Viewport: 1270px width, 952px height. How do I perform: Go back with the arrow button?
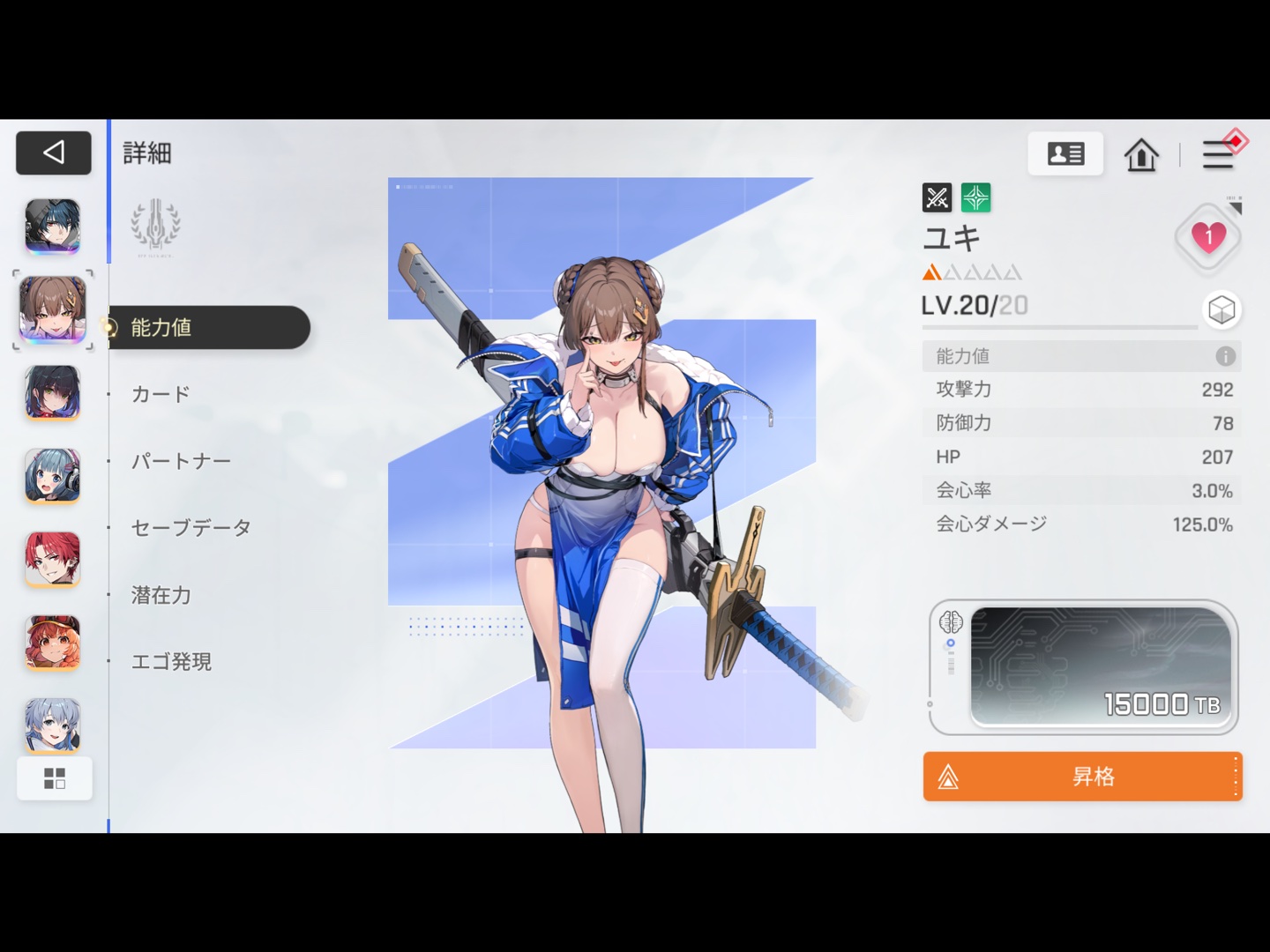53,153
